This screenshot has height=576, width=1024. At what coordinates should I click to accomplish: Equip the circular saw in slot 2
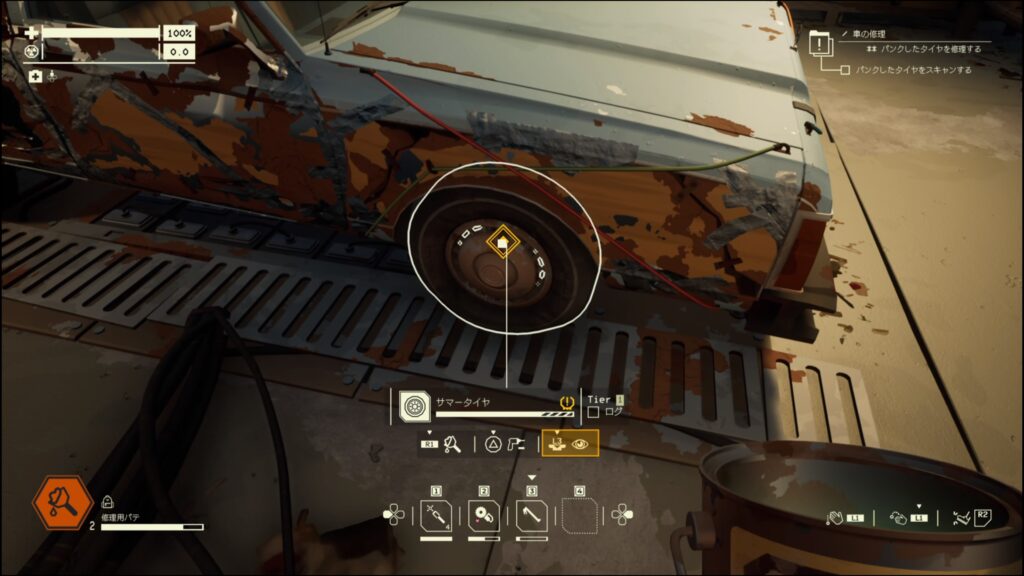pyautogui.click(x=484, y=517)
